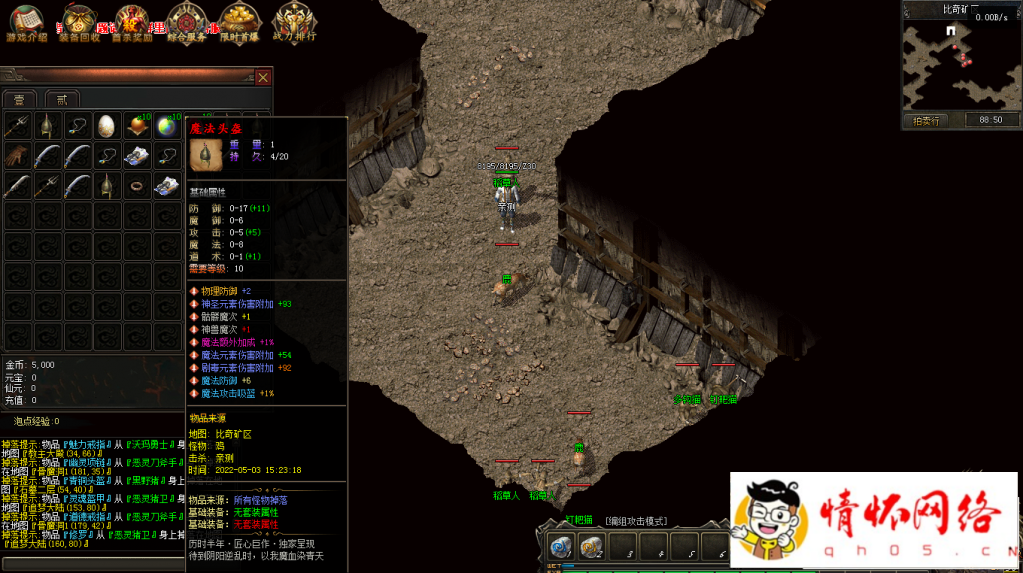Open the 综合服务 general services menu
The width and height of the screenshot is (1023, 573).
tap(187, 22)
